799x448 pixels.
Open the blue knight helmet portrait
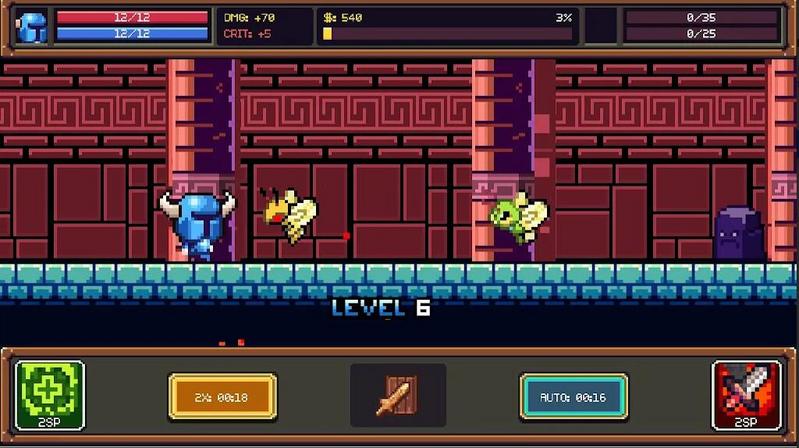point(32,27)
